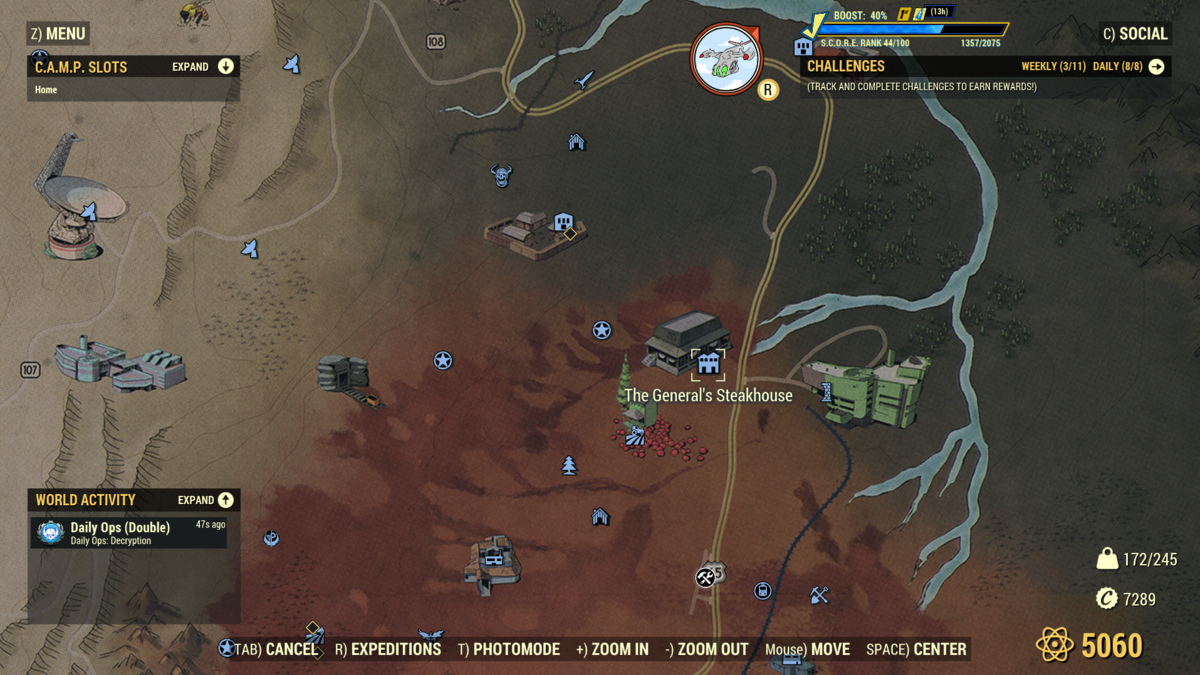The height and width of the screenshot is (675, 1200).
Task: Enter Photomode
Action: [509, 649]
